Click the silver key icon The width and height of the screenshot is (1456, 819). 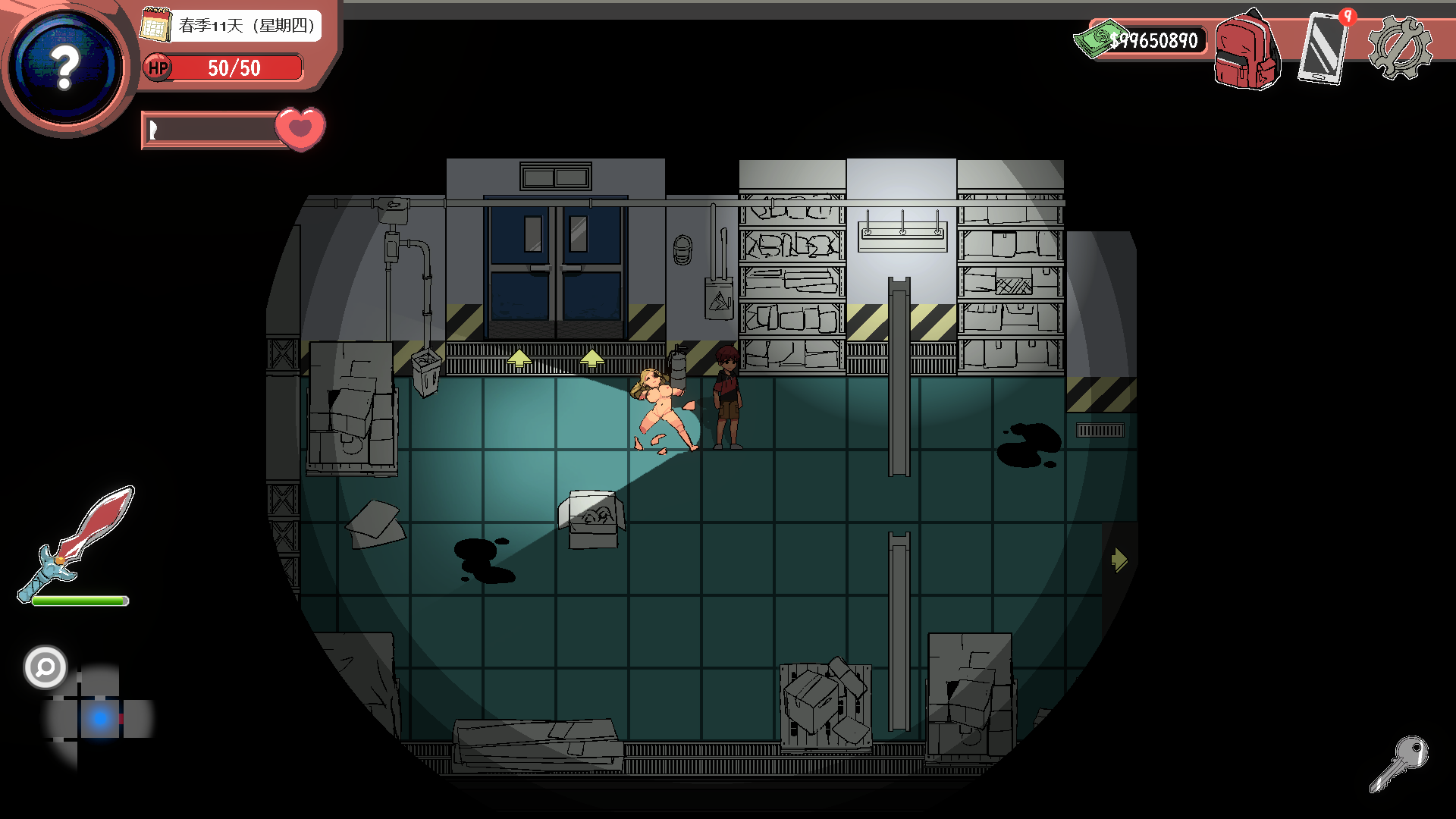[x=1399, y=763]
